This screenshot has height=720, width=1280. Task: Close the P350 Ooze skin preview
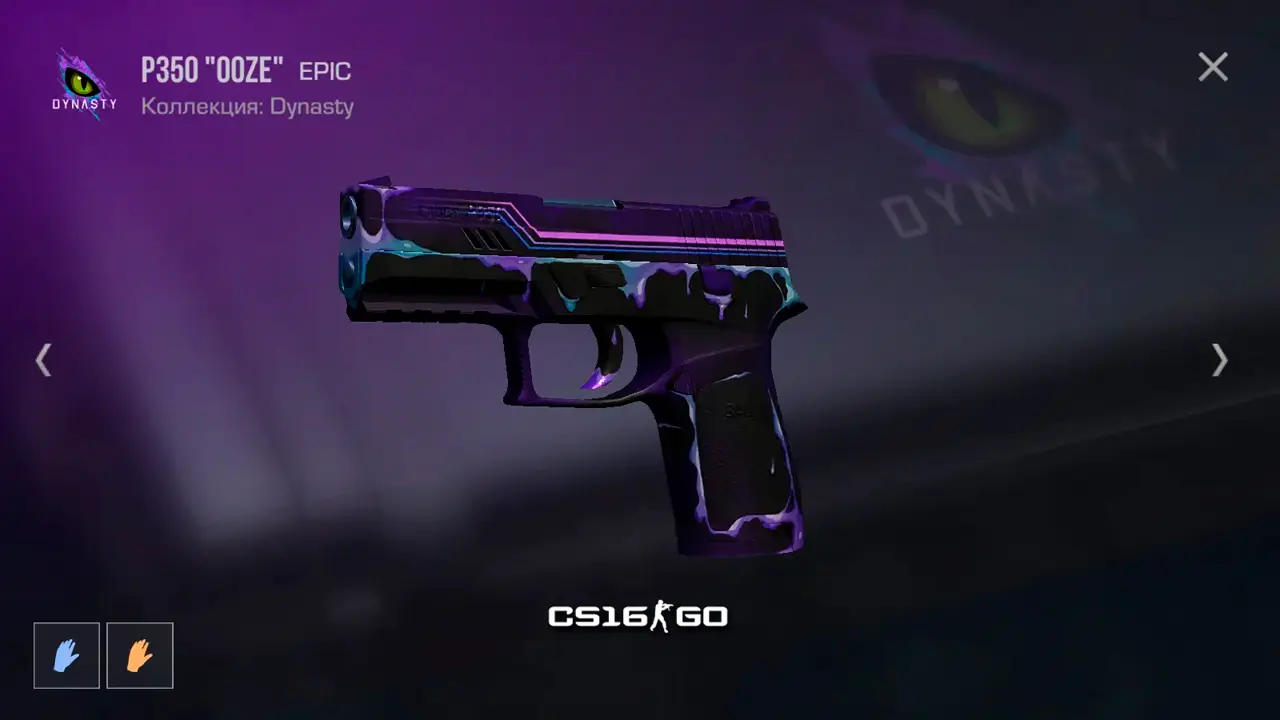[x=1213, y=67]
